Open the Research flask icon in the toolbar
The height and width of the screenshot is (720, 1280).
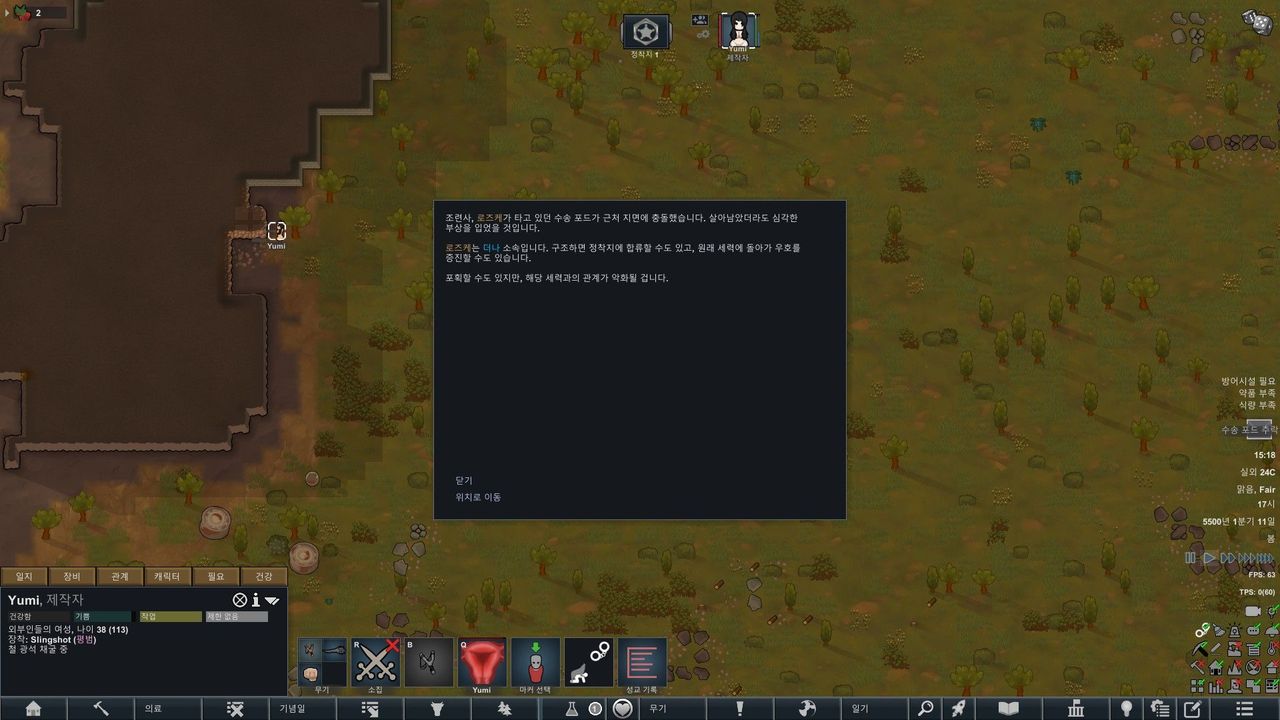(570, 707)
